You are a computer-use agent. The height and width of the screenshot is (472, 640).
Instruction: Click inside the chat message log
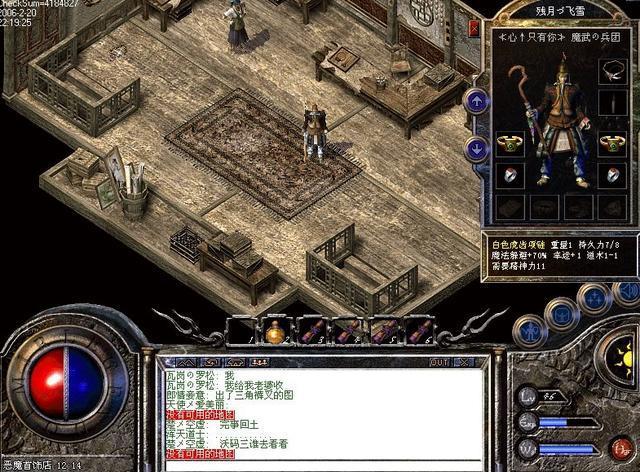pyautogui.click(x=320, y=412)
